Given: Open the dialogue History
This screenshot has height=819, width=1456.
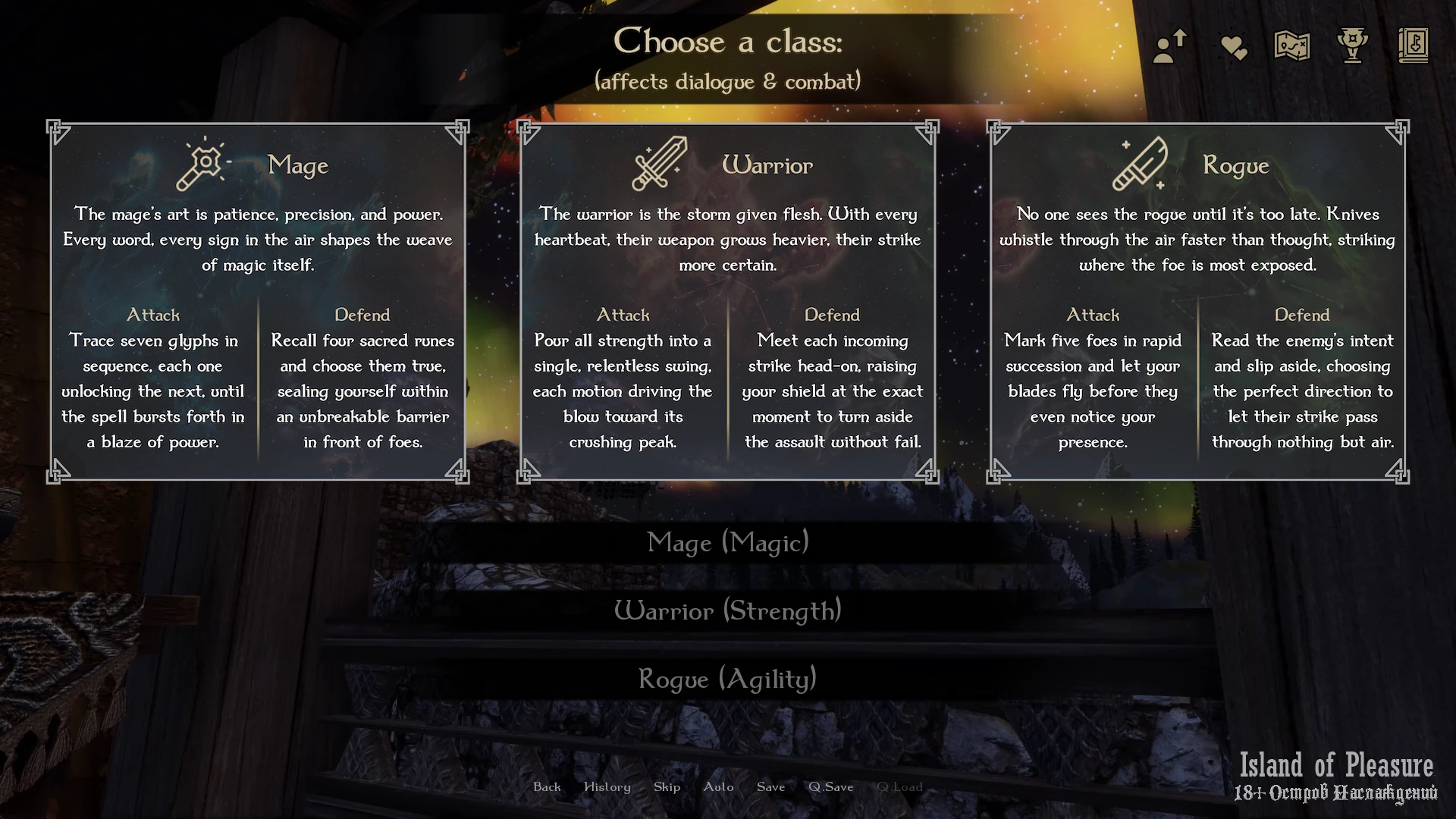Looking at the screenshot, I should tap(607, 787).
